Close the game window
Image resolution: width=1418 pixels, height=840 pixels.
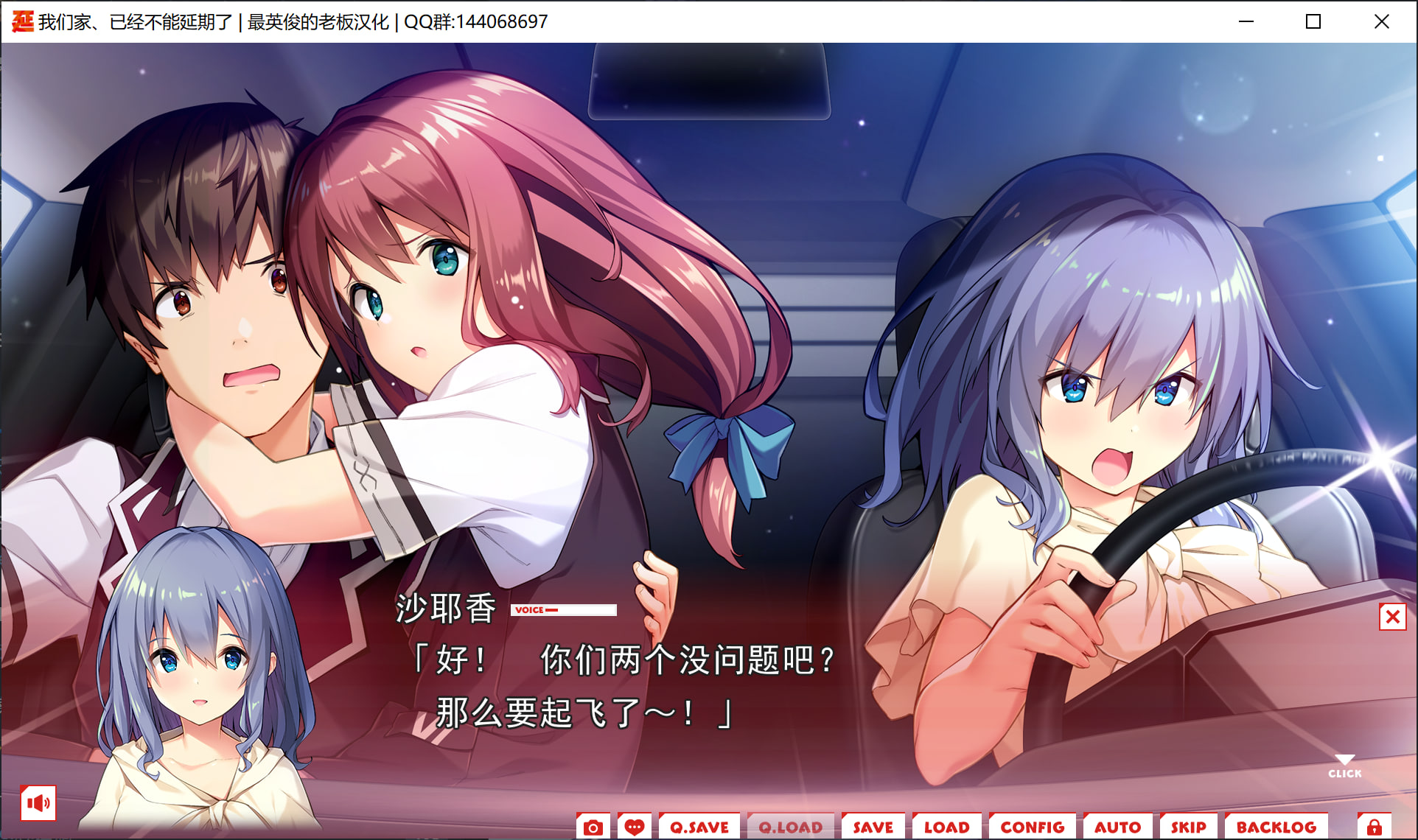click(1381, 21)
